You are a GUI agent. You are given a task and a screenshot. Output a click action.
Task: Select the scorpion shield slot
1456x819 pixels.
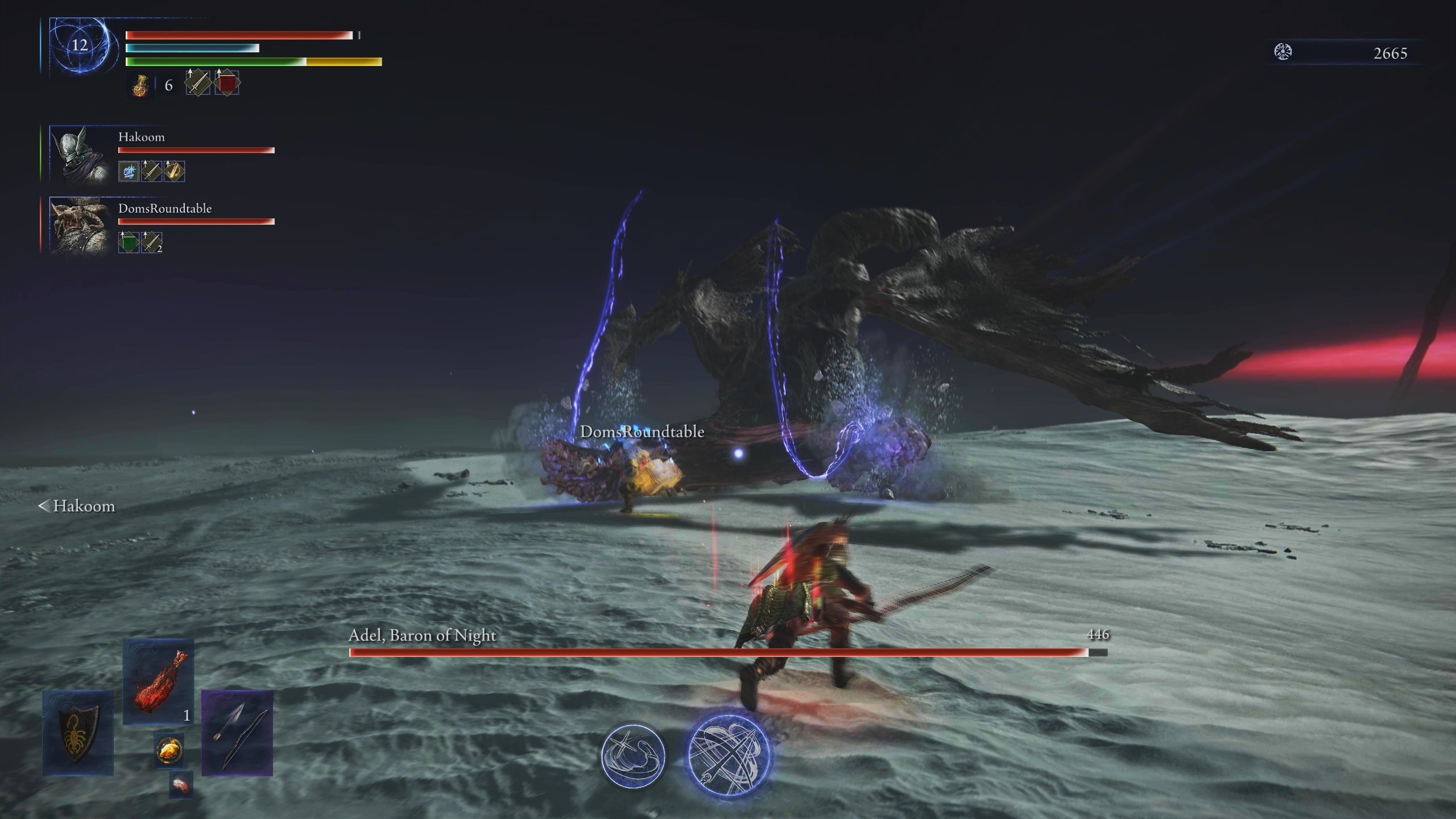[78, 733]
